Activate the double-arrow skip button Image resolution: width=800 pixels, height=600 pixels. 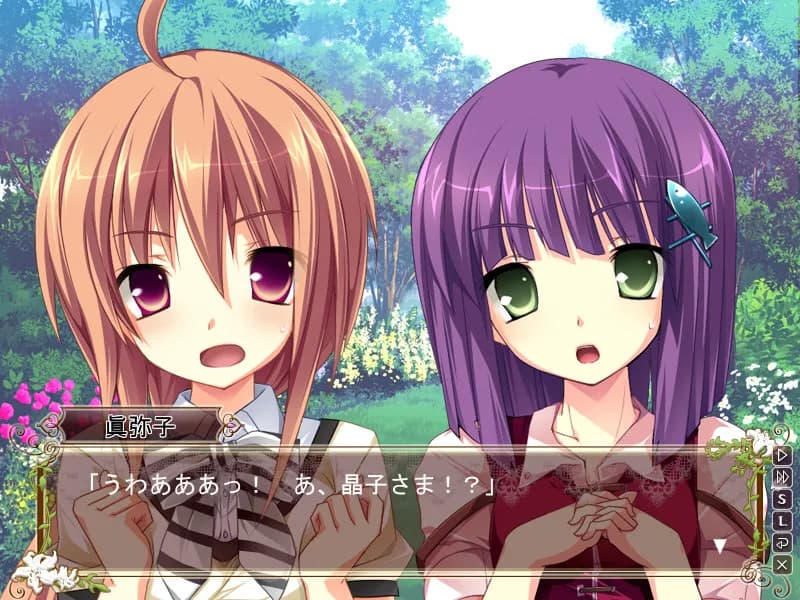[782, 477]
